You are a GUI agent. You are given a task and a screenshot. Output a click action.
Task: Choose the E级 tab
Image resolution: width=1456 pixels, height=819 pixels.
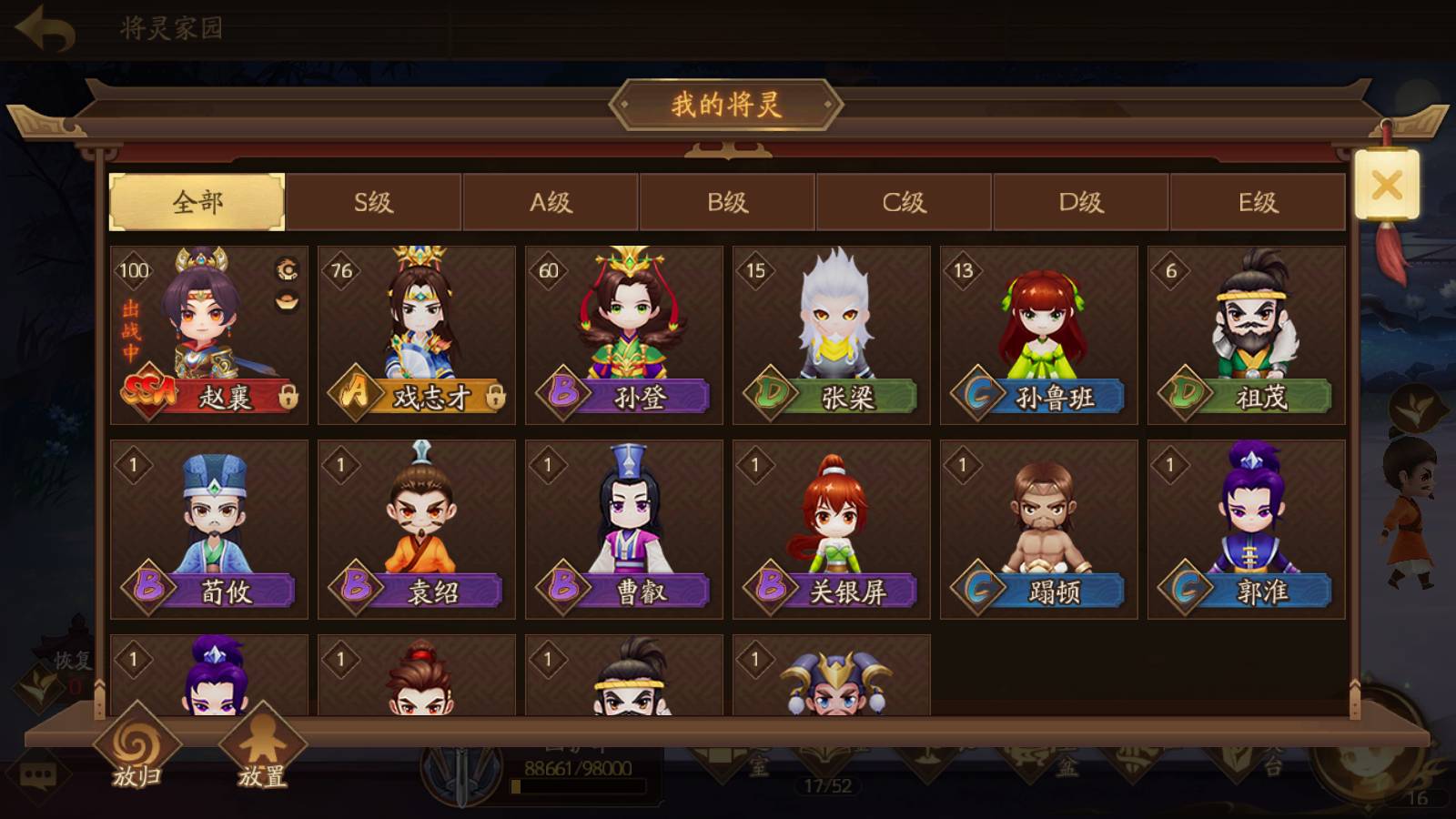[1258, 202]
